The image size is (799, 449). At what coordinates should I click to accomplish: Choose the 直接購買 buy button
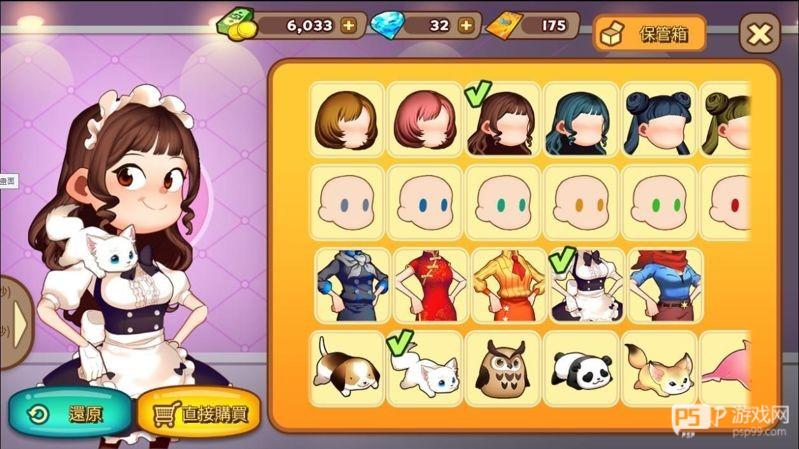(x=192, y=411)
